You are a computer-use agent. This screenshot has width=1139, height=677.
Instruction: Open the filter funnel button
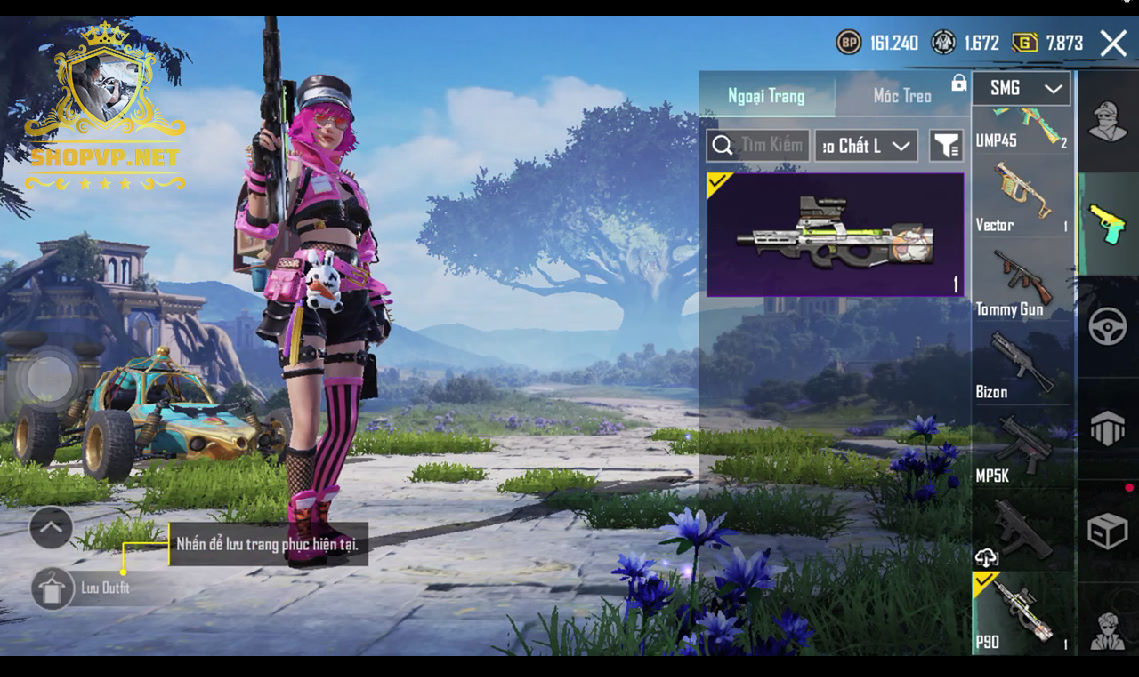(x=946, y=146)
